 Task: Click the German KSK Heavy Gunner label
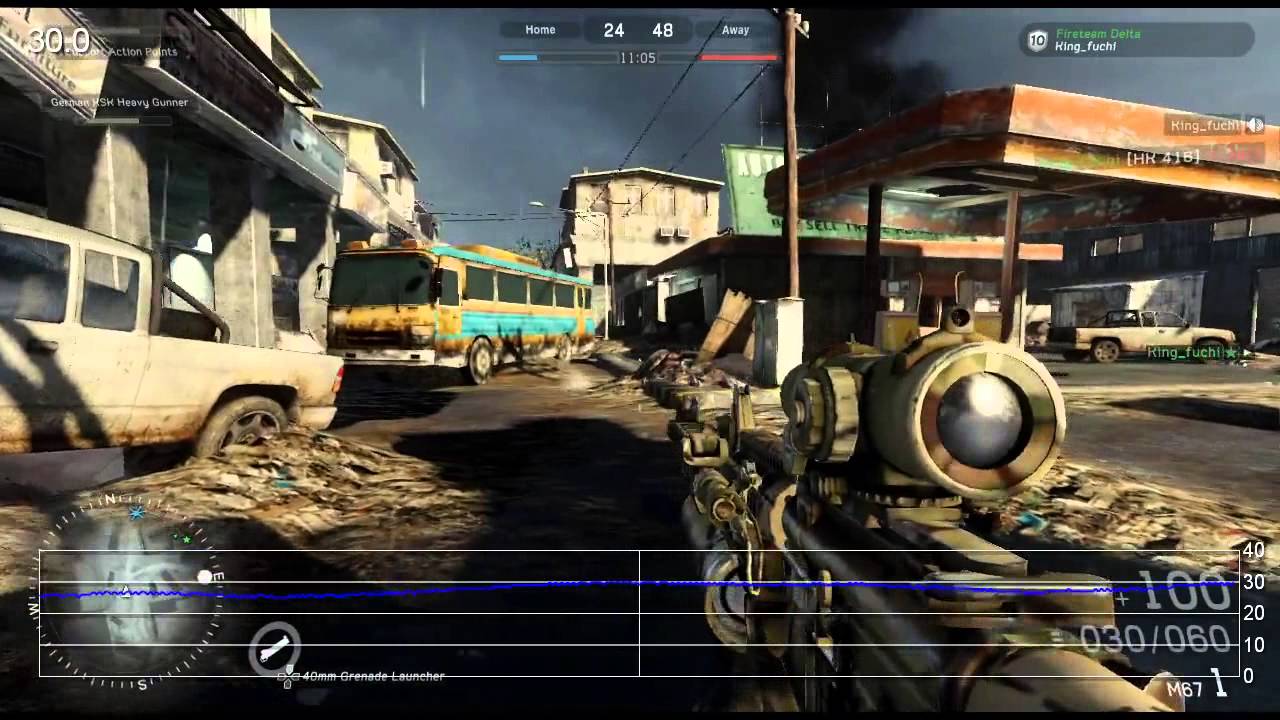pos(119,102)
